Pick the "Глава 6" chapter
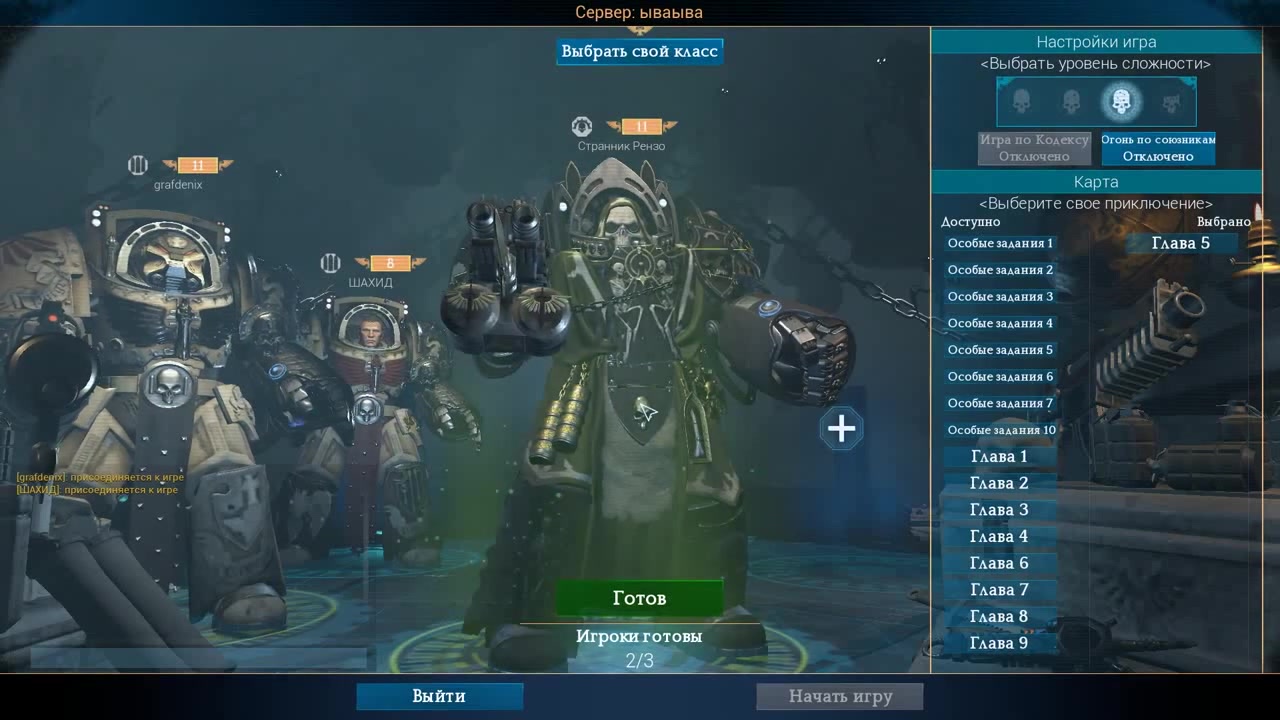 click(x=999, y=563)
